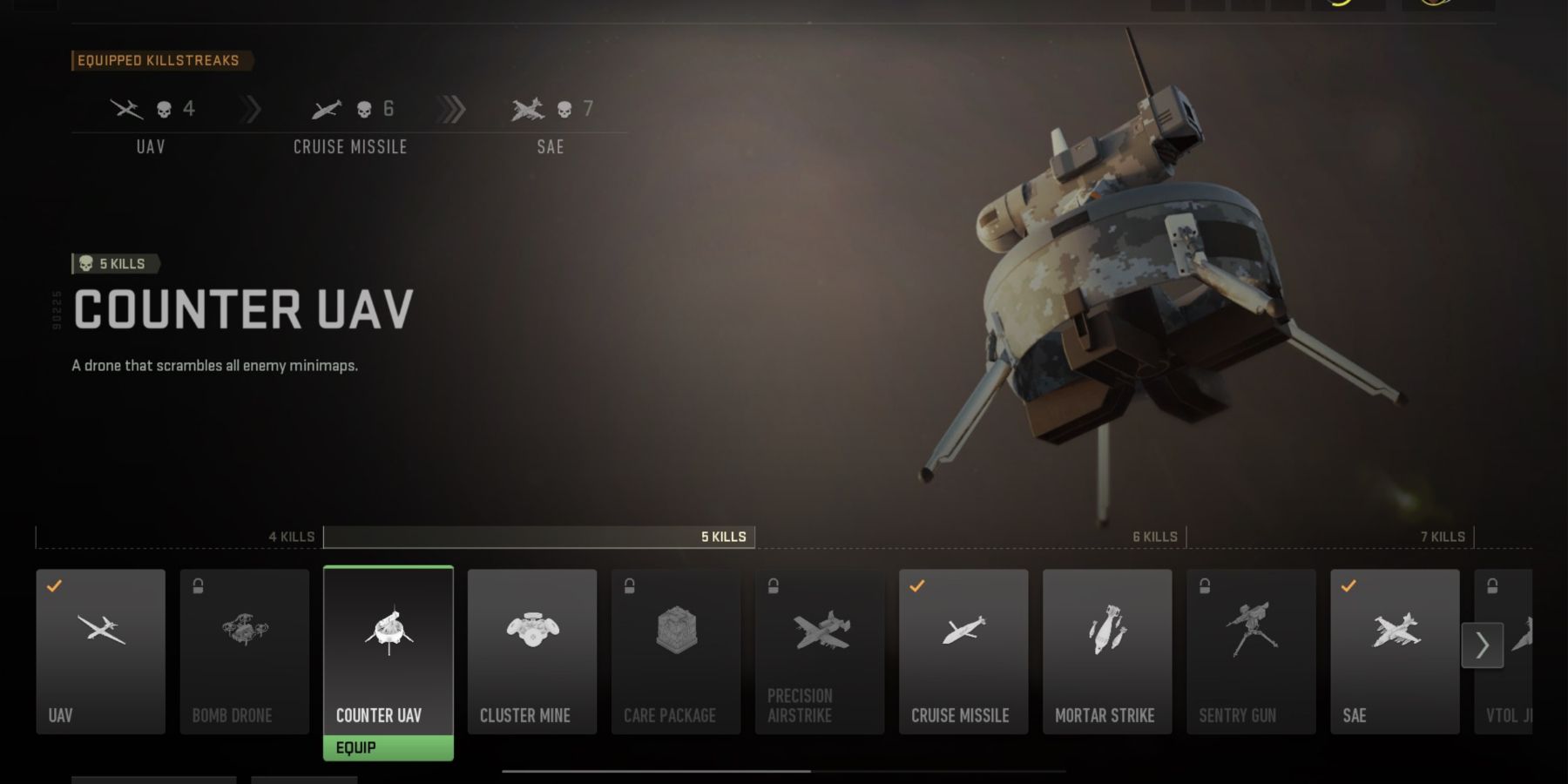Click the Precision Airstrike plane icon
This screenshot has width=1568, height=784.
[820, 632]
